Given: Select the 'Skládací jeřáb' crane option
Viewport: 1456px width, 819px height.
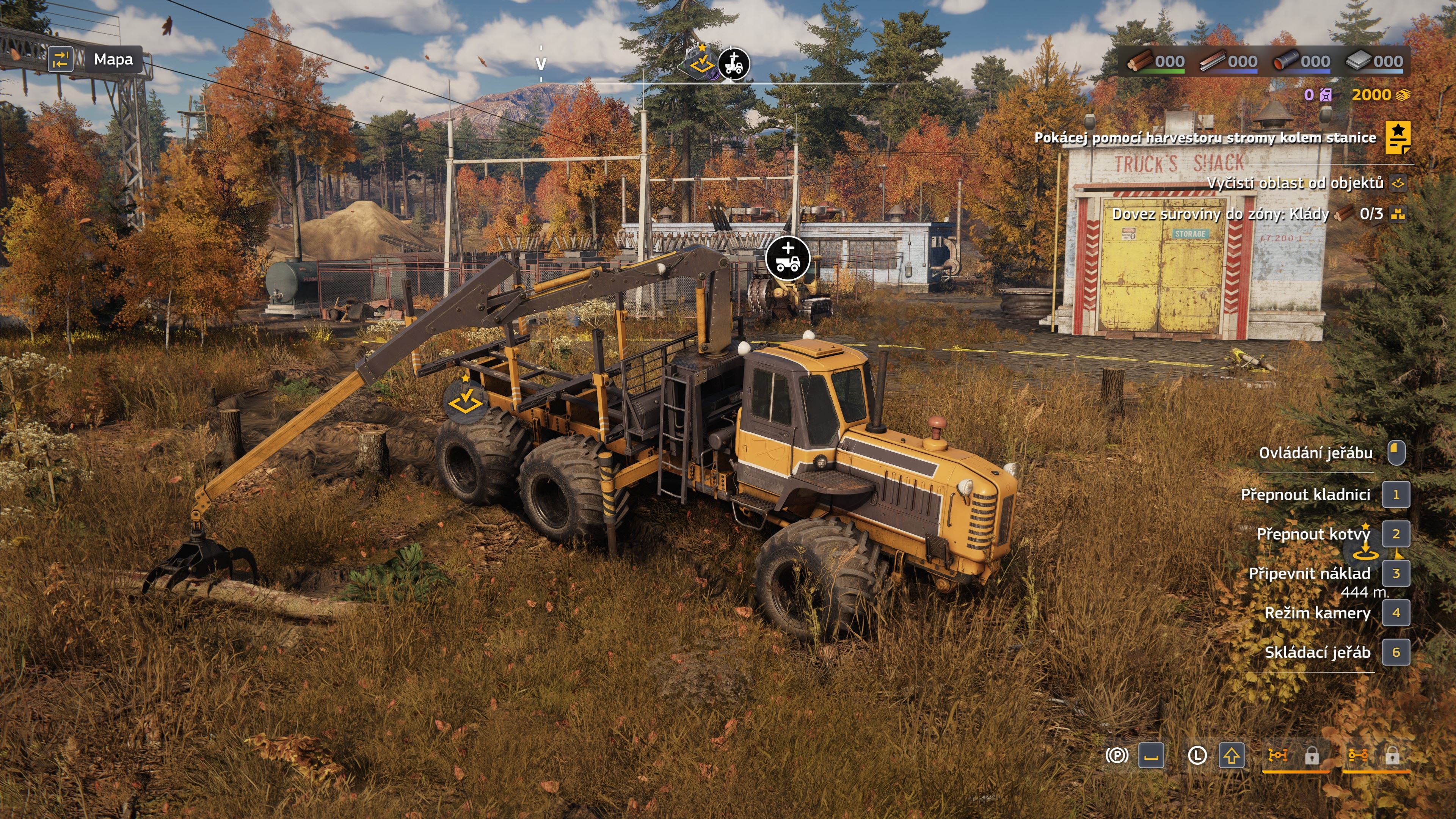Looking at the screenshot, I should (1317, 653).
